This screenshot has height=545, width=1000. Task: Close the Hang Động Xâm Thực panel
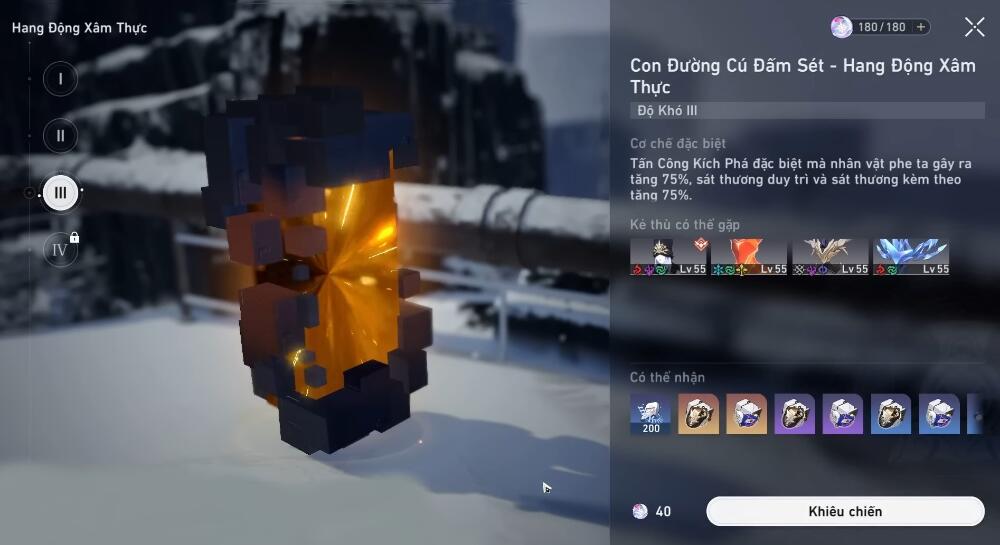[974, 27]
